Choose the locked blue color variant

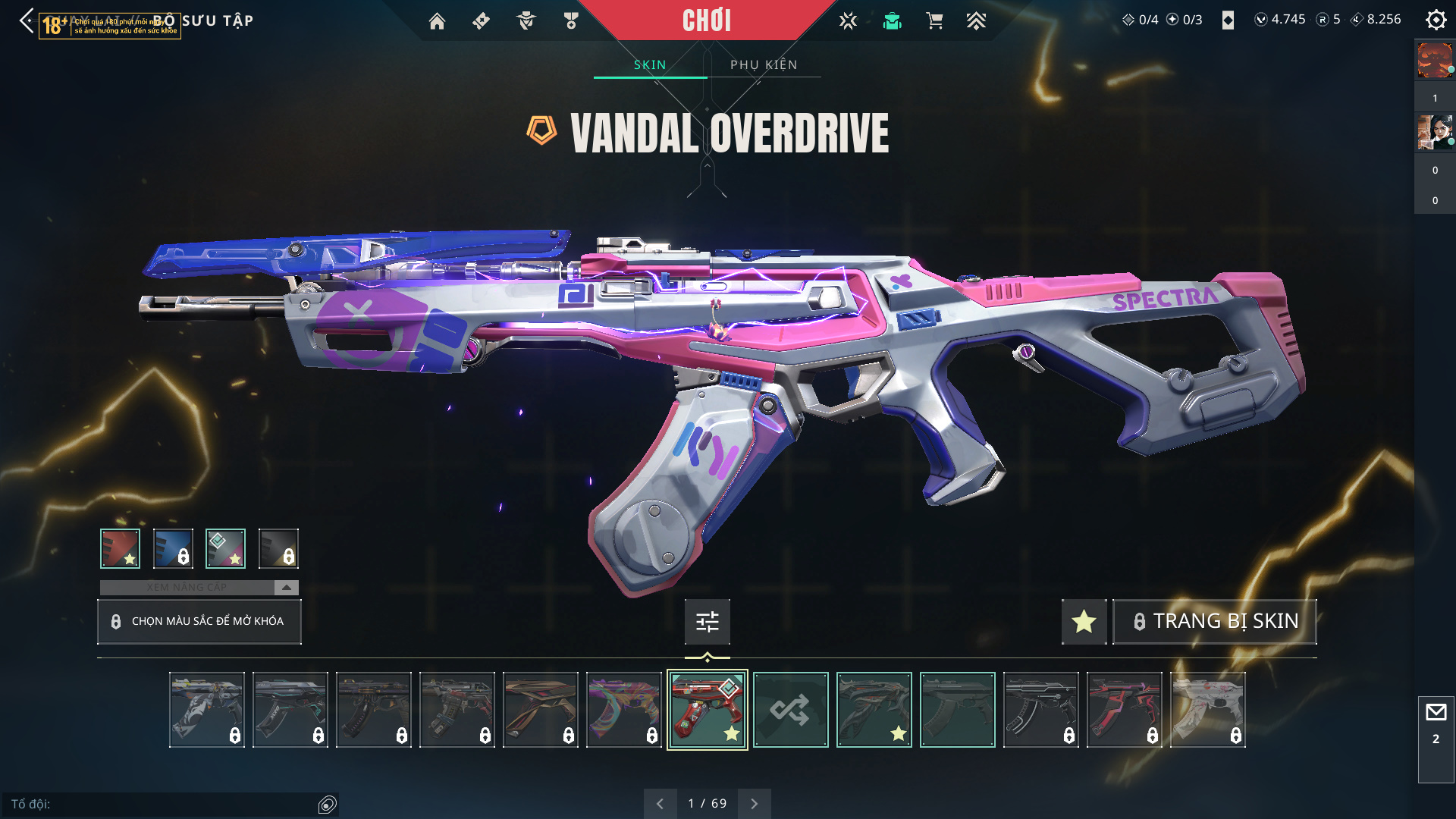173,548
